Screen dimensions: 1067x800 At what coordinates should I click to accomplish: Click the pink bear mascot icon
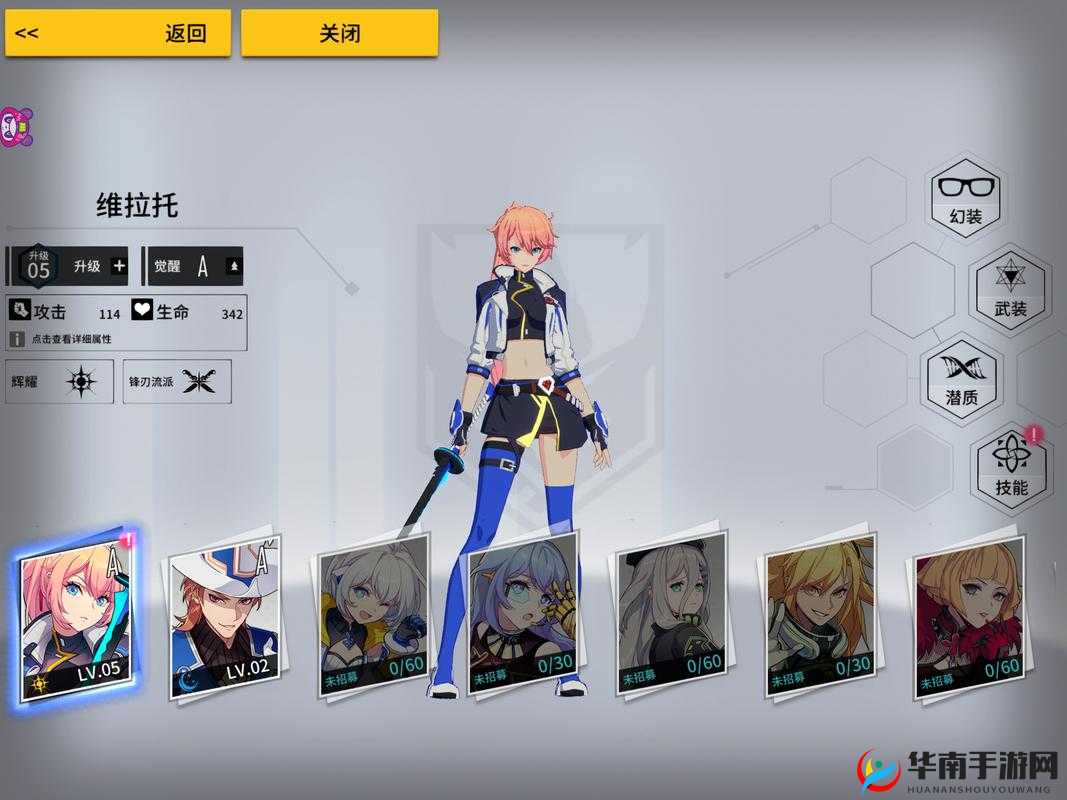click(x=14, y=127)
